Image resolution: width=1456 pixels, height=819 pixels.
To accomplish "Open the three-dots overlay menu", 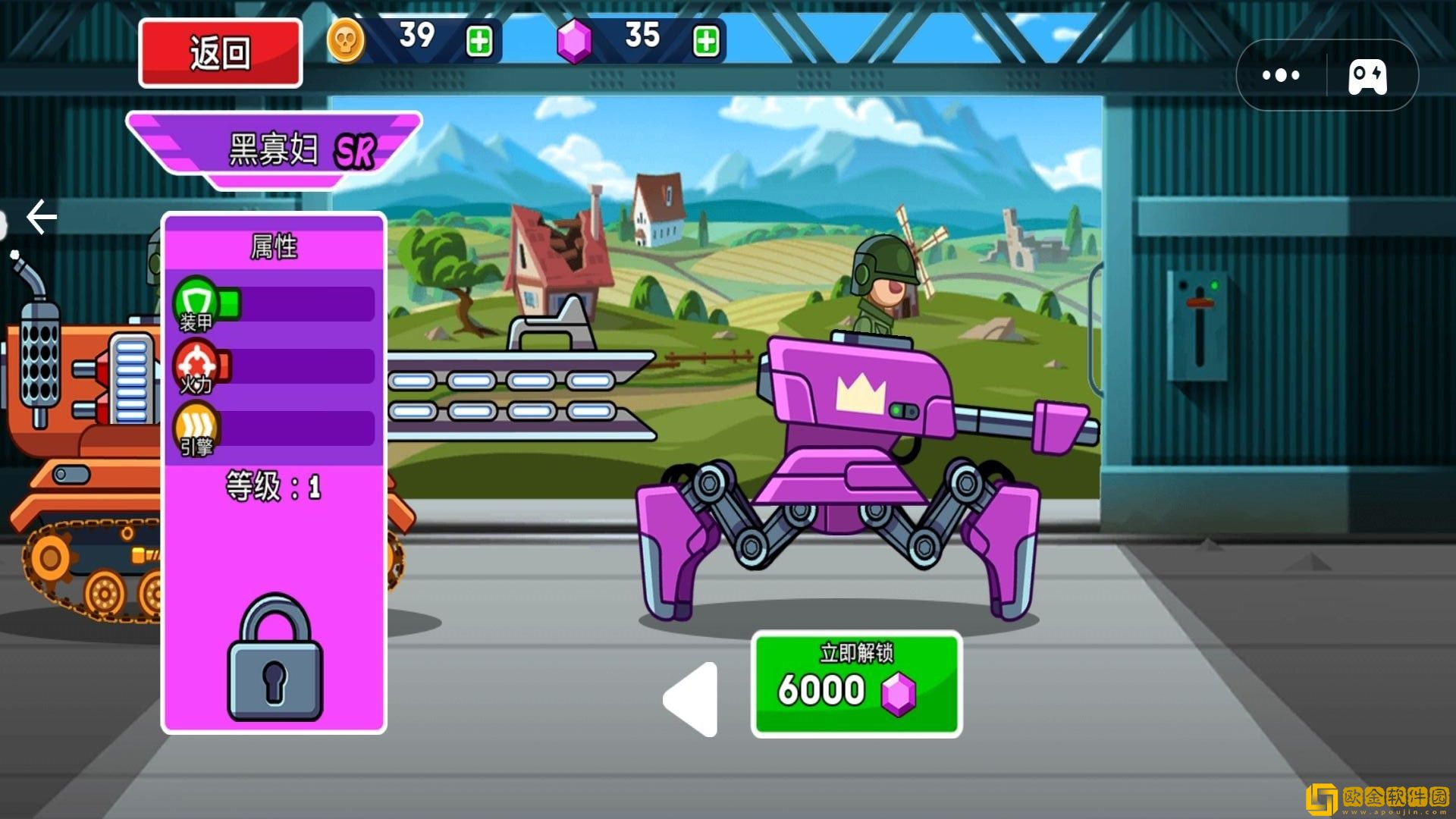I will (1281, 75).
